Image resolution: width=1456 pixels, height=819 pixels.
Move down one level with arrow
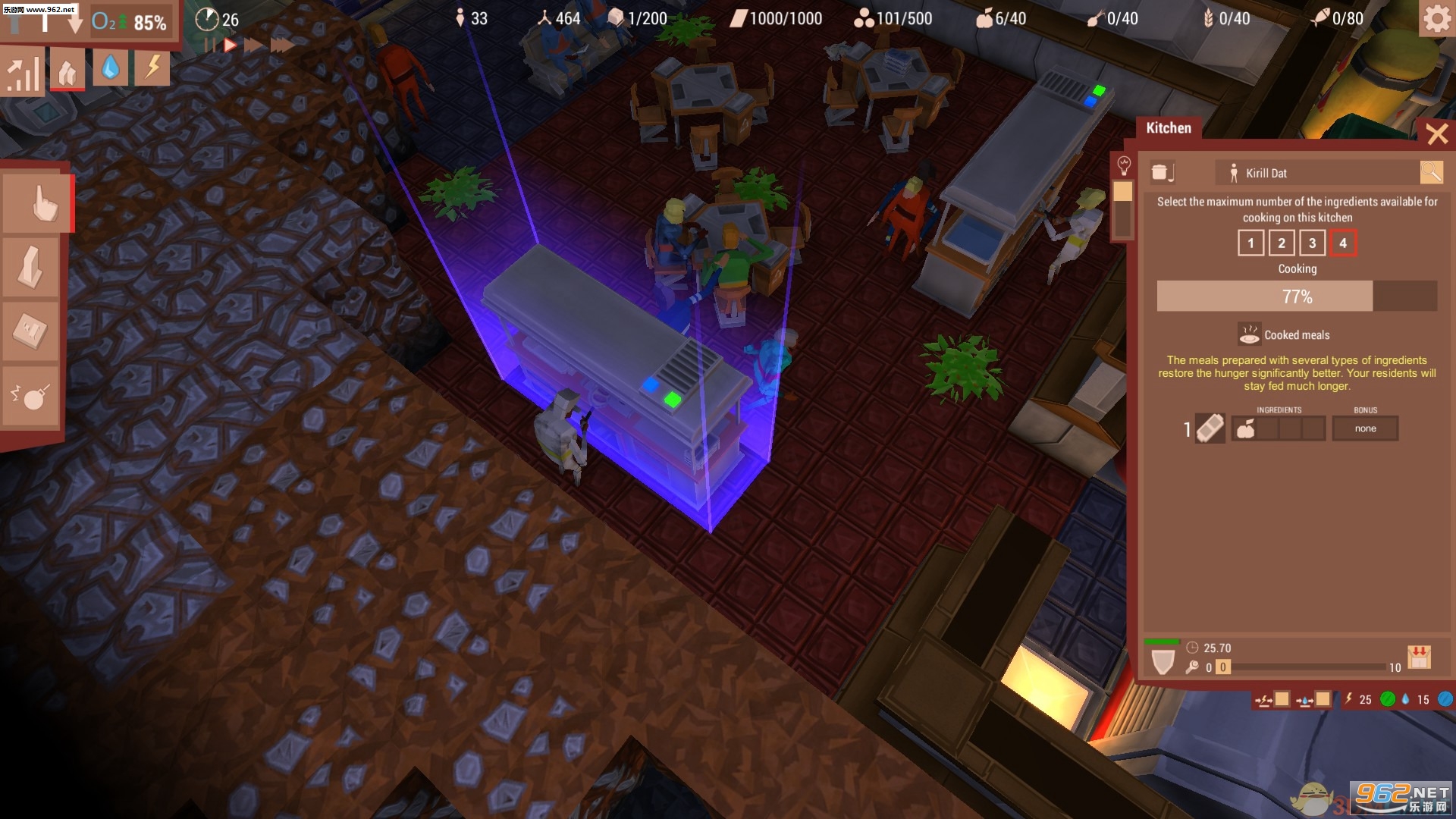(x=74, y=23)
